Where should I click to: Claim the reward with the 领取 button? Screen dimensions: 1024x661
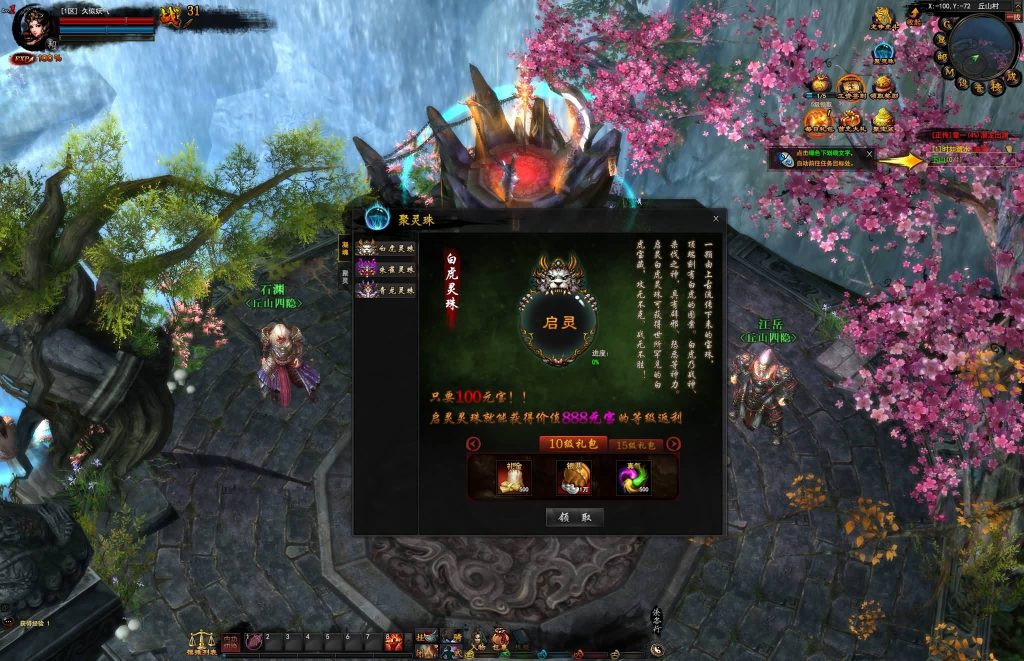click(x=575, y=517)
